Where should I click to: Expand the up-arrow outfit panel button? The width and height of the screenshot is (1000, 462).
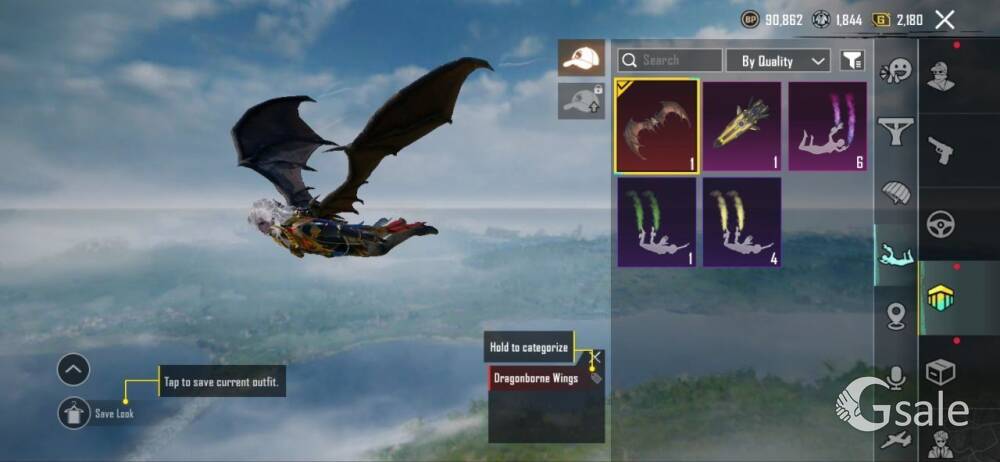coord(73,370)
